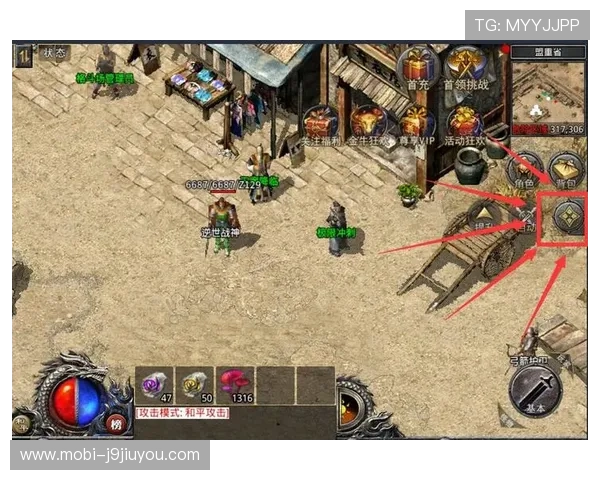Toggle the 自动 auto-combat crossed swords button
Image resolution: width=600 pixels, height=480 pixels.
click(x=524, y=216)
